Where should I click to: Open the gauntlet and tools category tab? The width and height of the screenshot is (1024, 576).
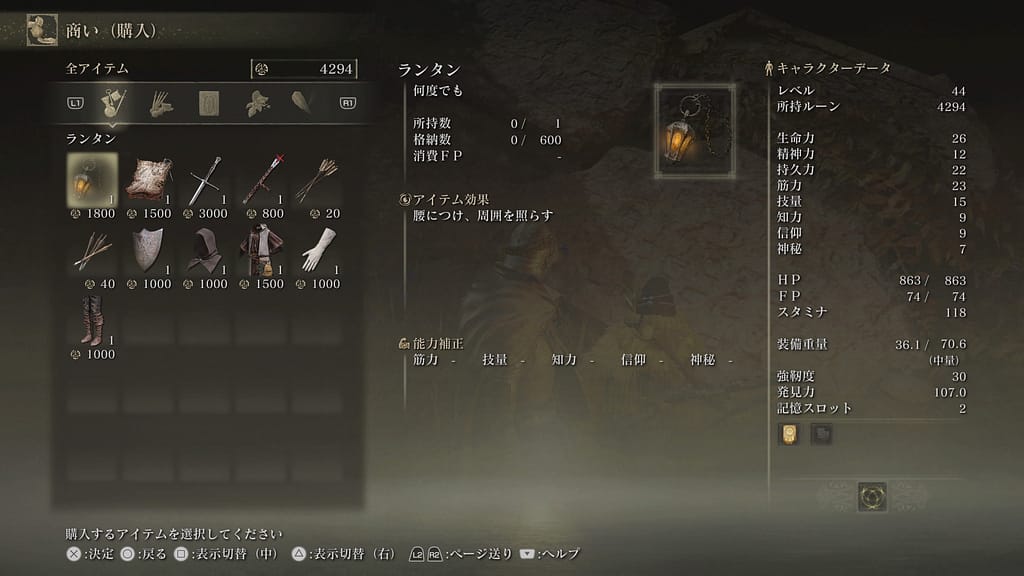click(x=161, y=102)
